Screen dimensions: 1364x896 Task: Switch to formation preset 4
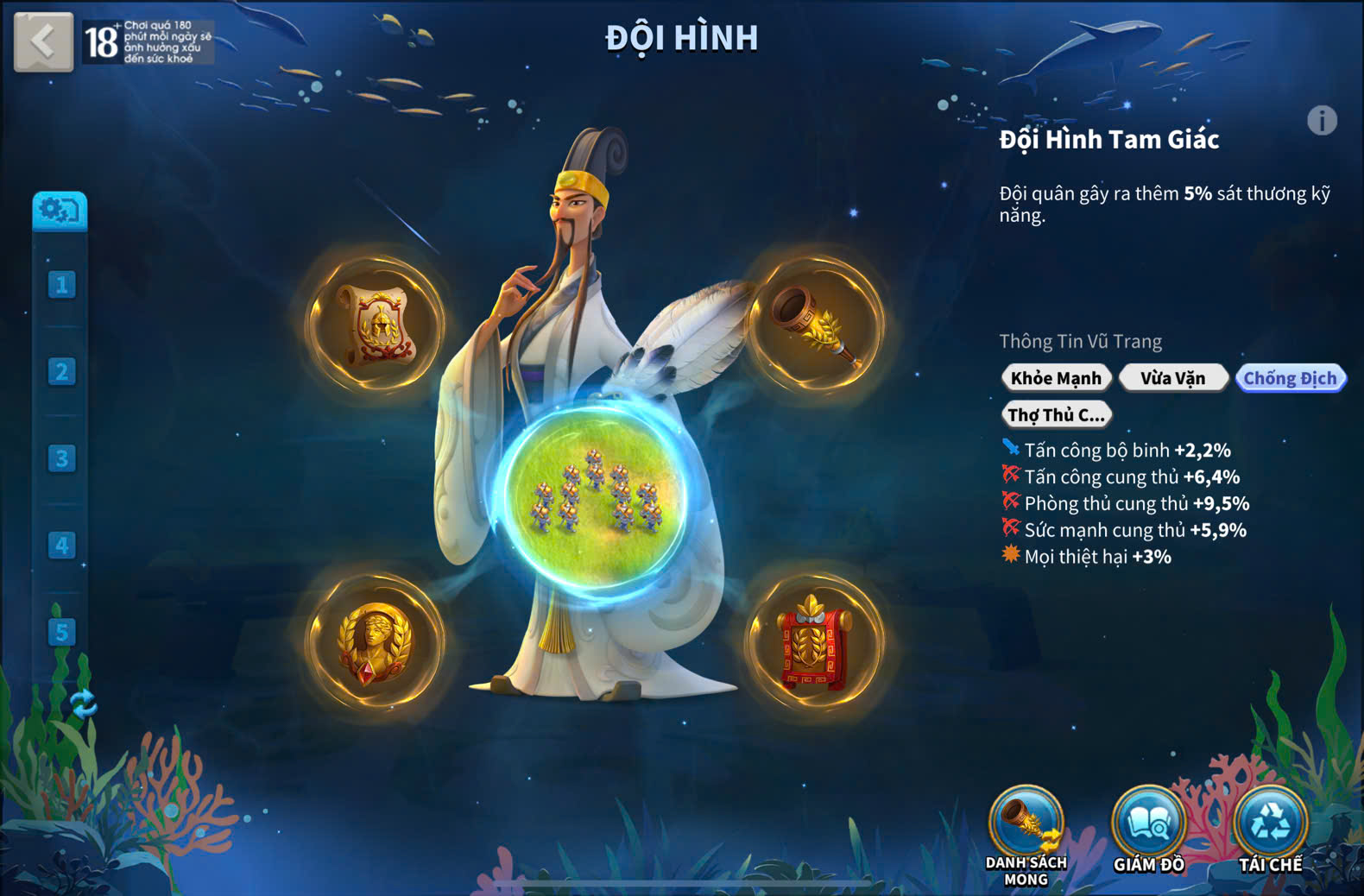point(61,546)
